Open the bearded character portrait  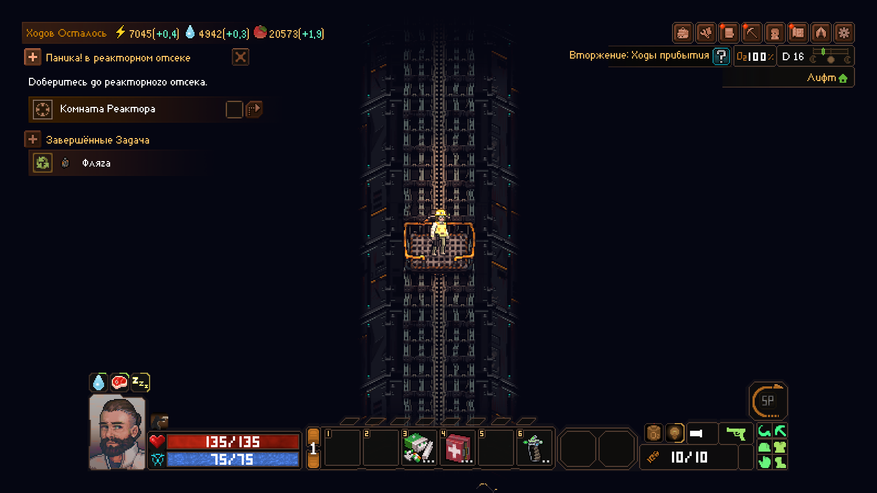coord(117,432)
